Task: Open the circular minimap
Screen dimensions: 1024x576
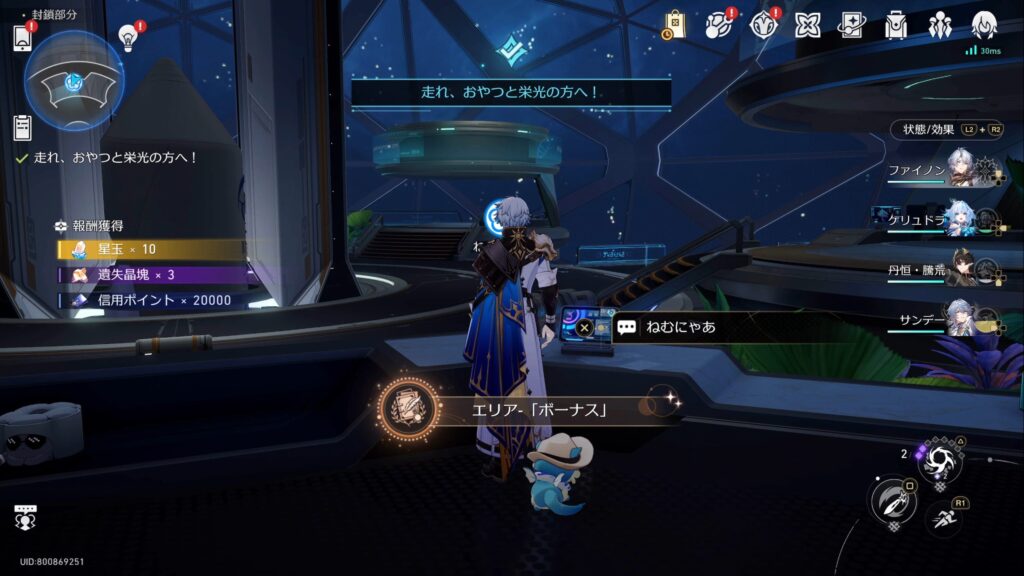Action: point(73,81)
